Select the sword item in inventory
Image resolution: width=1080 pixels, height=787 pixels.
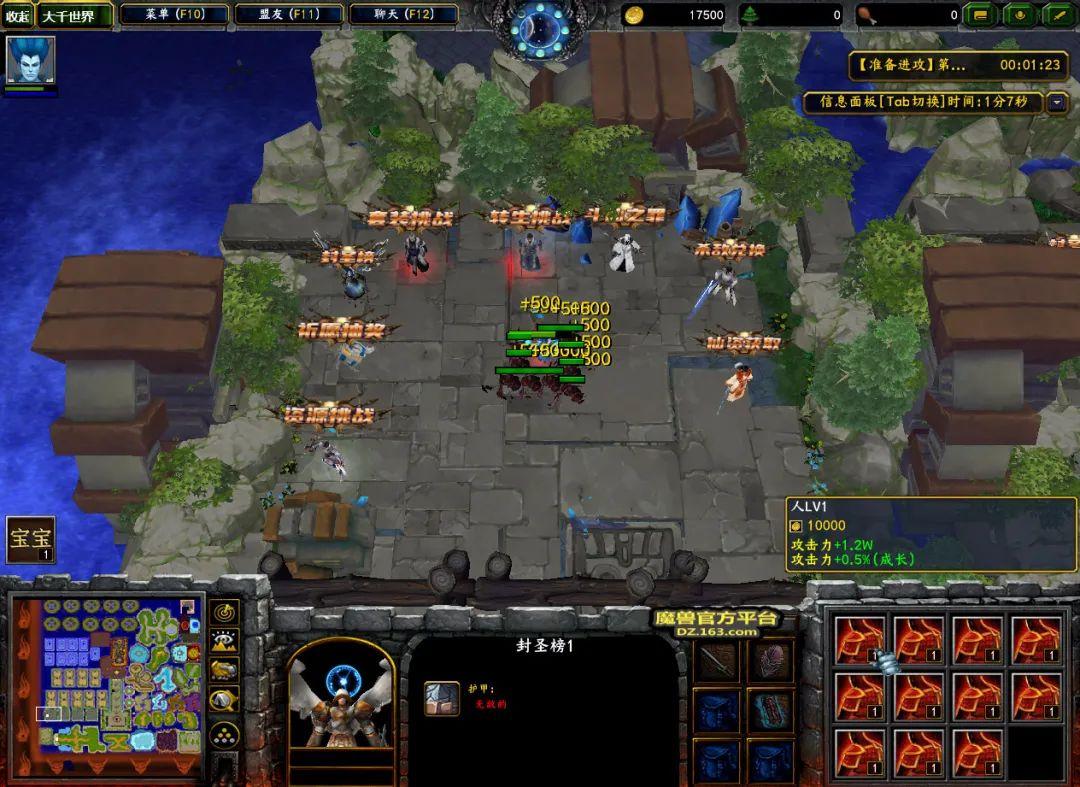pos(717,661)
